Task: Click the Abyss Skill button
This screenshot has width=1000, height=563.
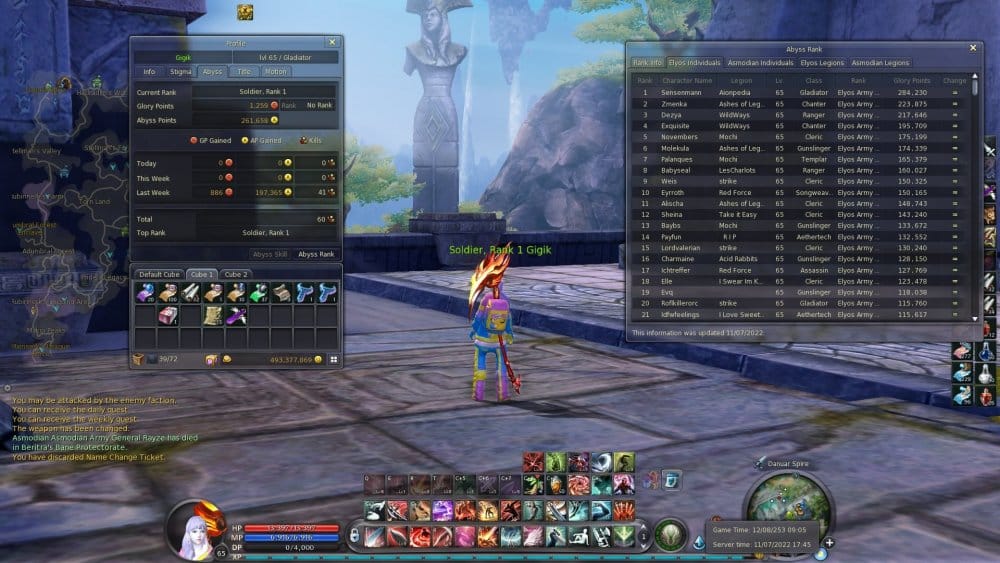Action: (269, 254)
